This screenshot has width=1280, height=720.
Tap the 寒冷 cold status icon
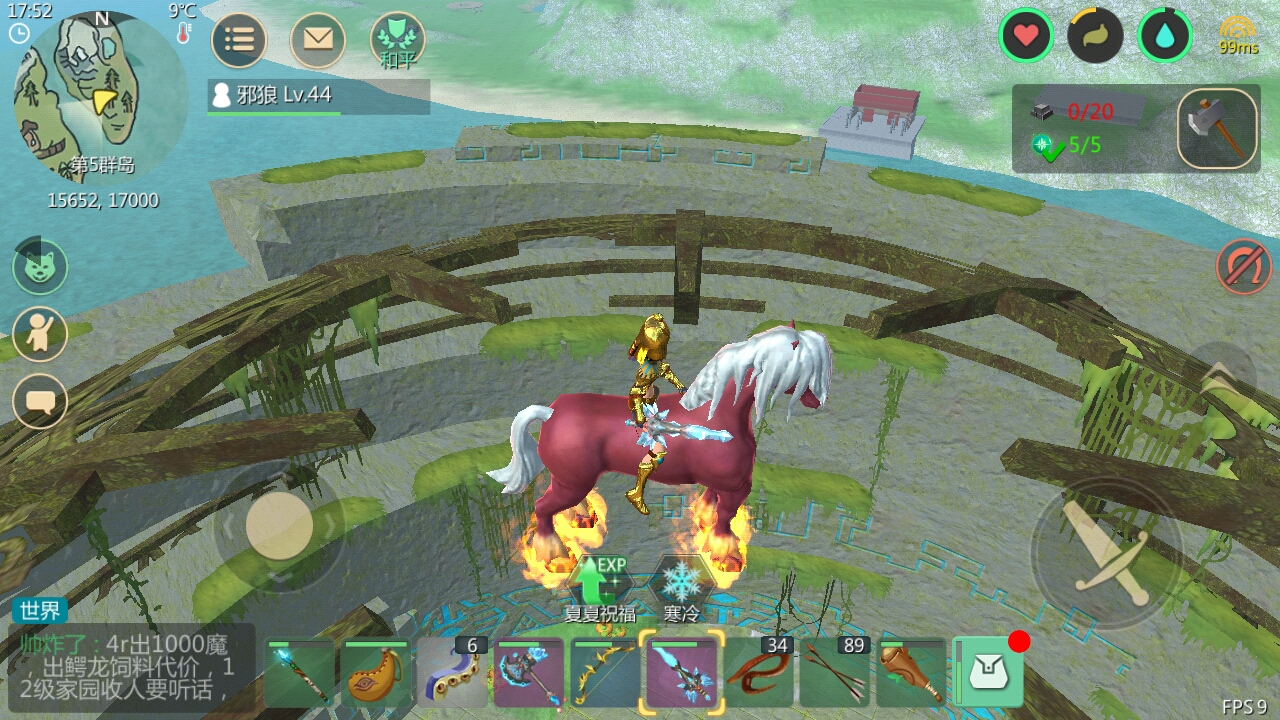click(681, 582)
